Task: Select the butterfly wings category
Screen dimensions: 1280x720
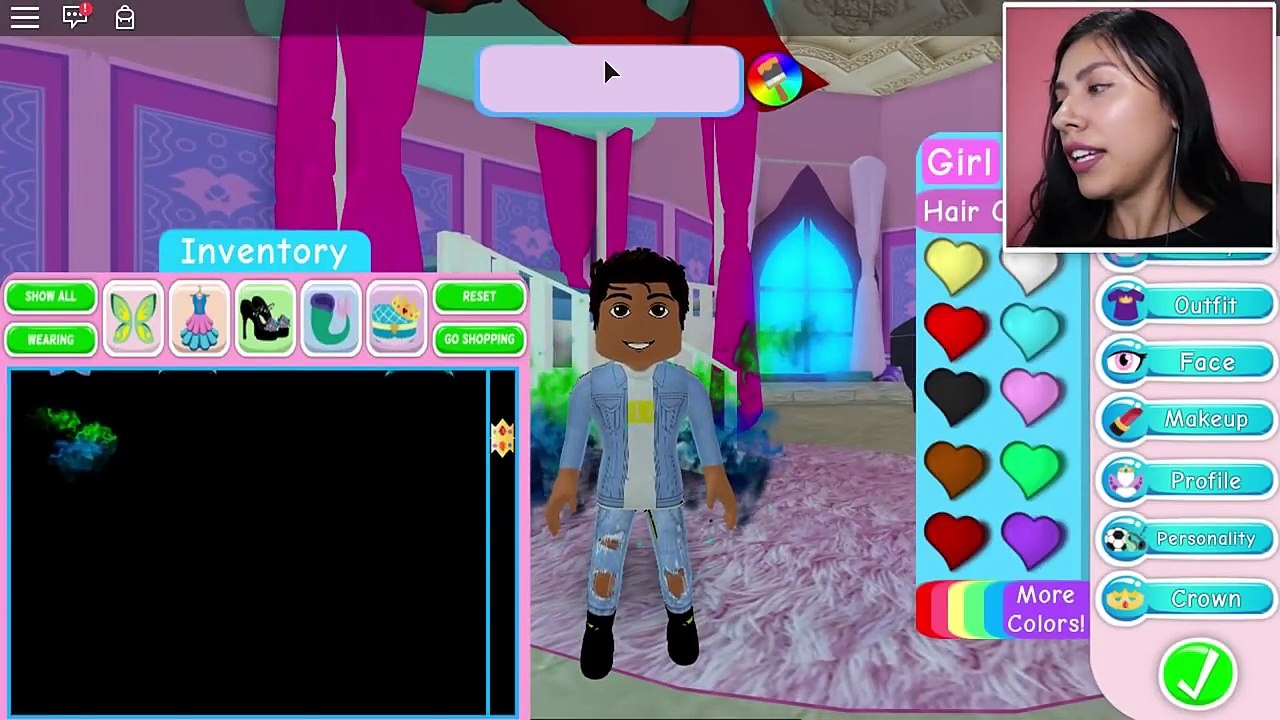Action: [133, 317]
